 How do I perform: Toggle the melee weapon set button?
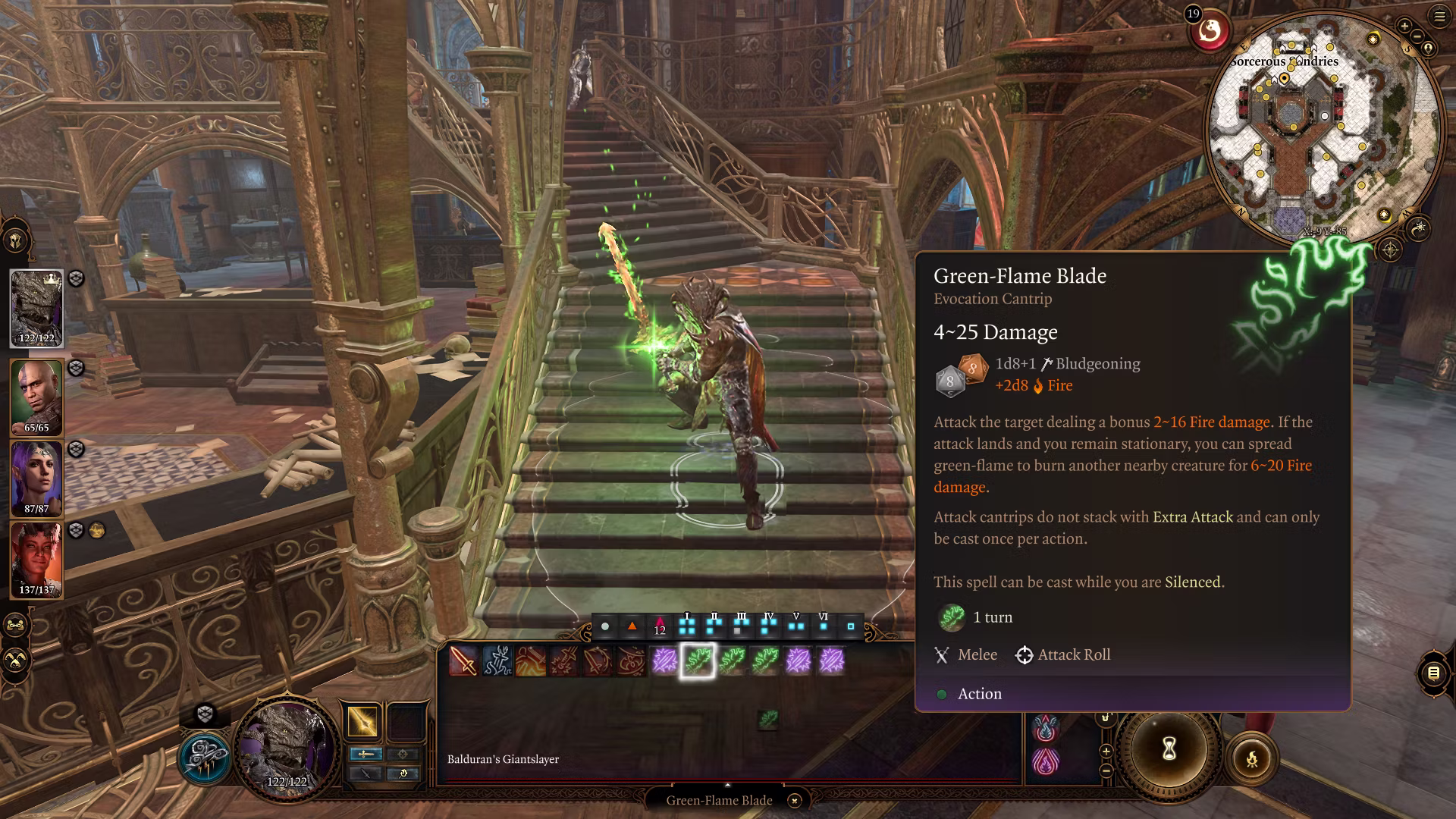click(366, 754)
